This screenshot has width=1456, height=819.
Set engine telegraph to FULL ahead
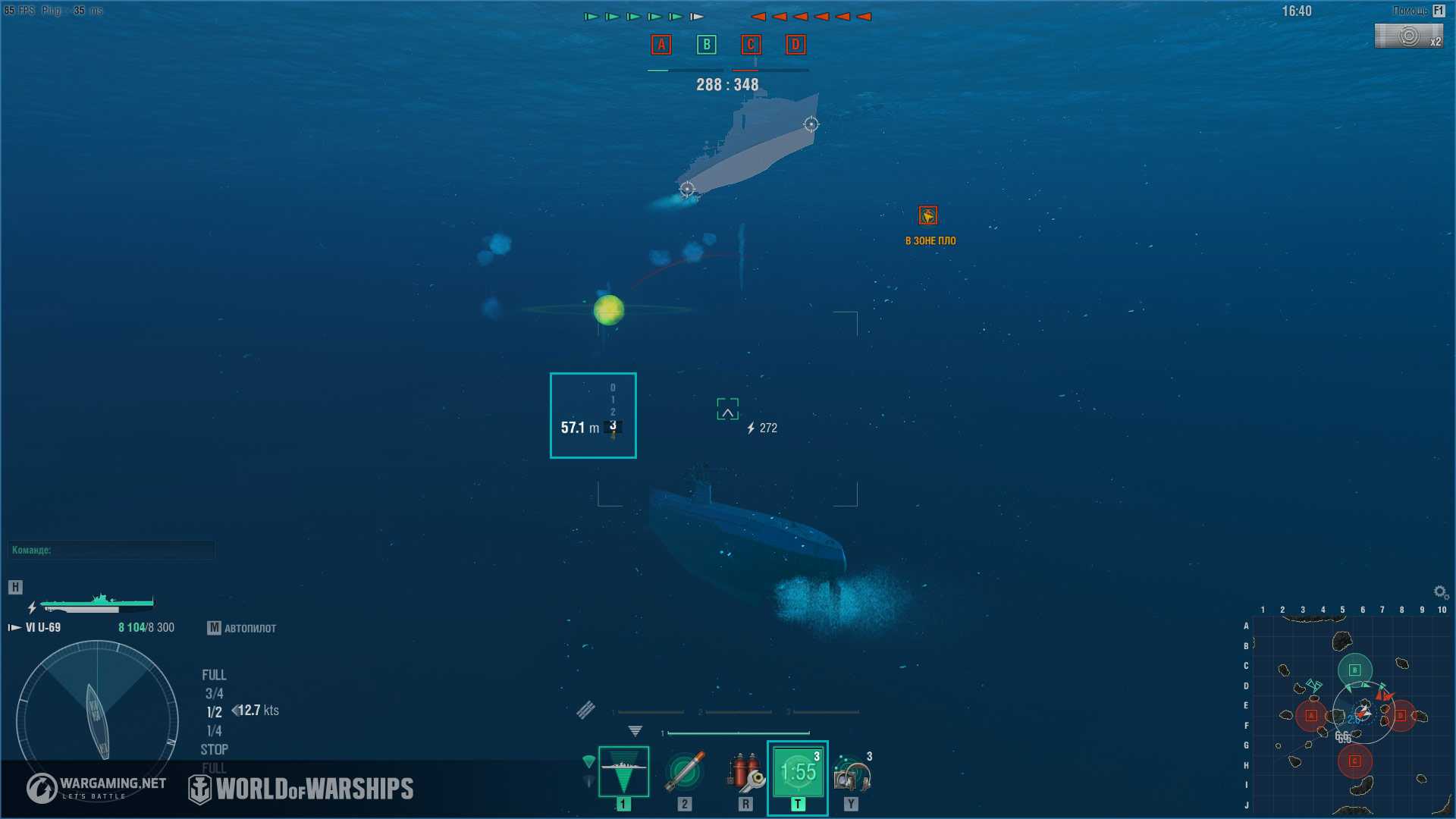point(214,675)
